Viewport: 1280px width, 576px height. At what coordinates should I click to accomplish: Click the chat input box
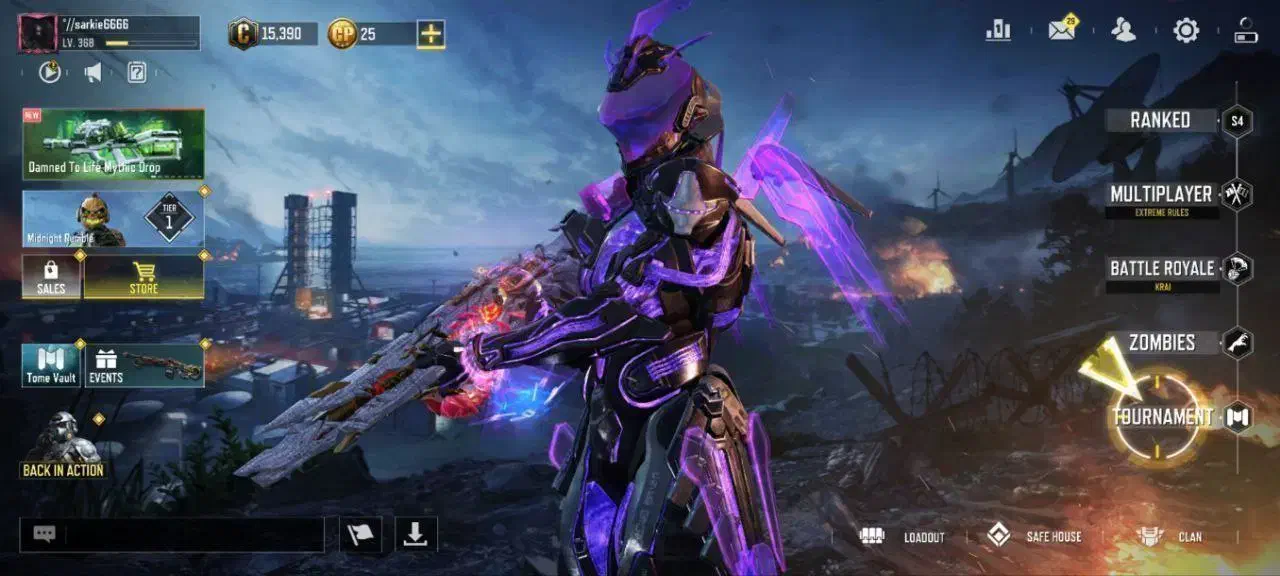(x=188, y=534)
